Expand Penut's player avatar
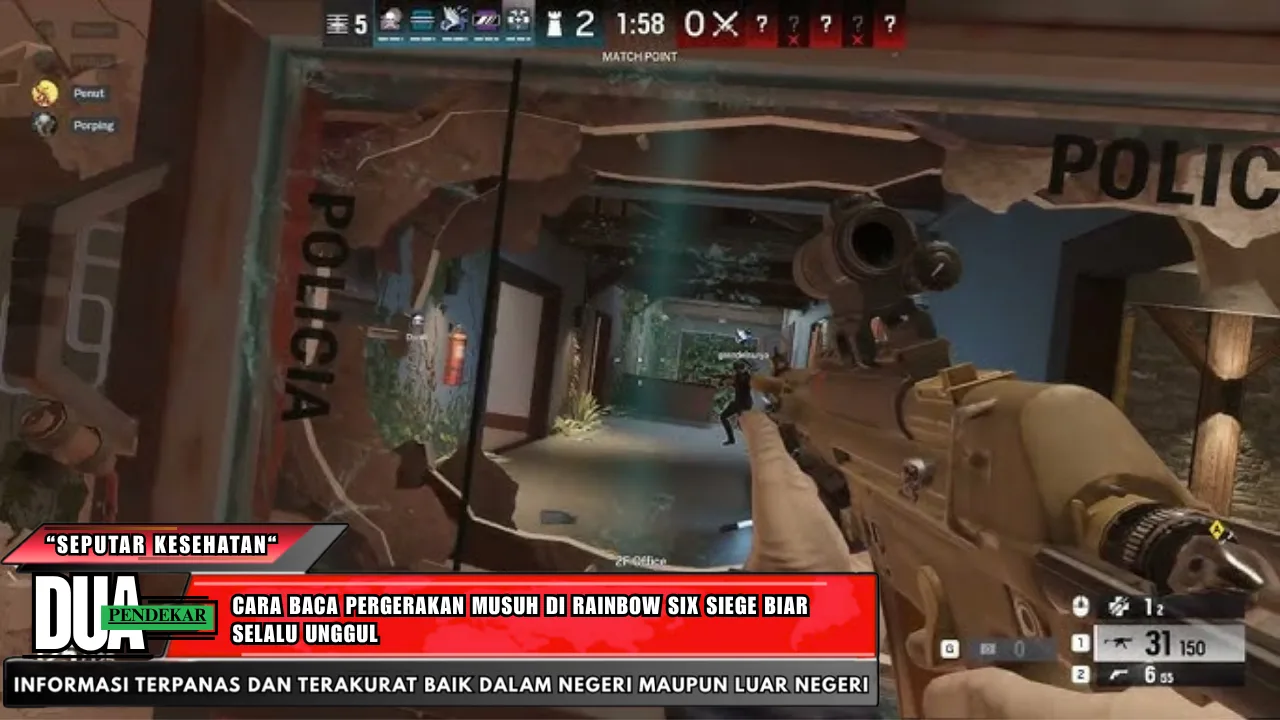Screen dimensions: 1280x720 (44, 92)
